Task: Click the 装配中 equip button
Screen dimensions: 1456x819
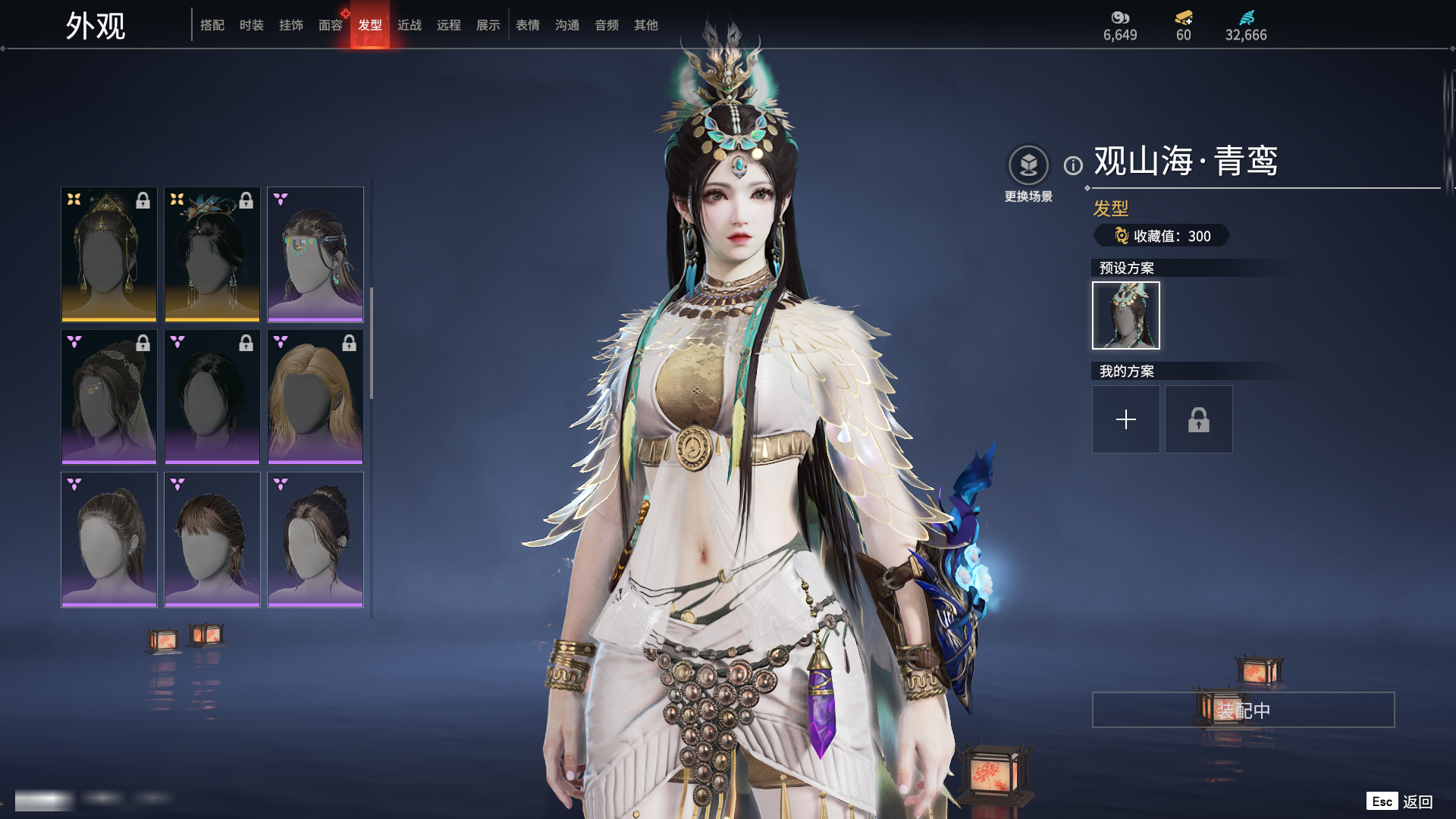Action: [1243, 710]
